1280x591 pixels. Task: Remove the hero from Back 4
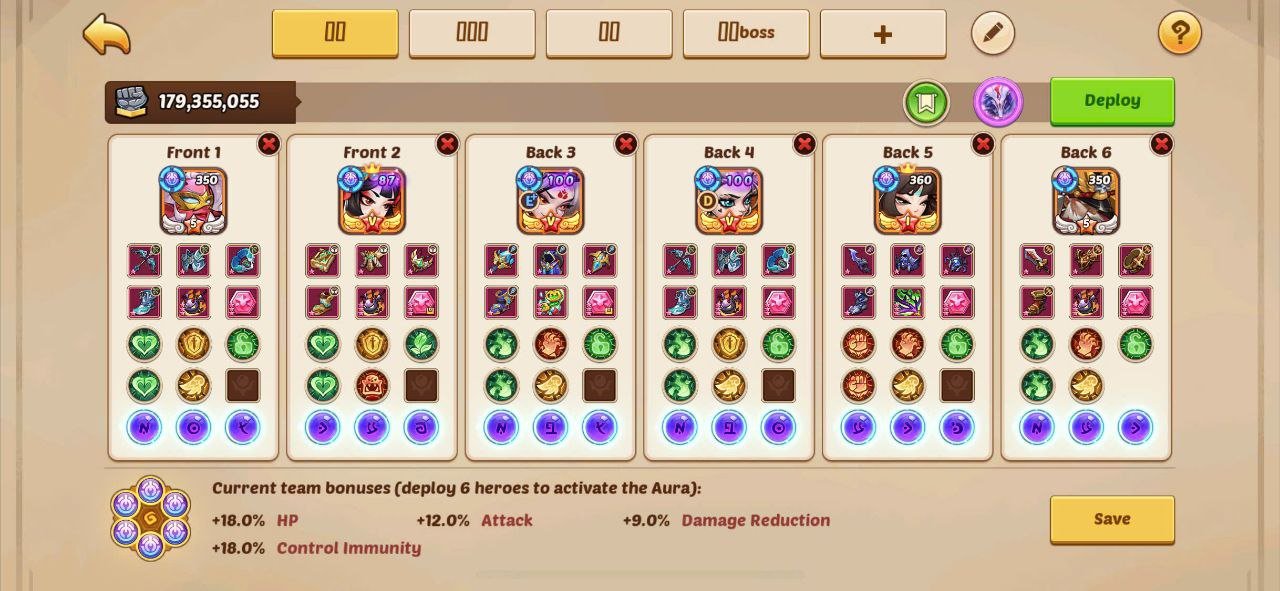804,144
